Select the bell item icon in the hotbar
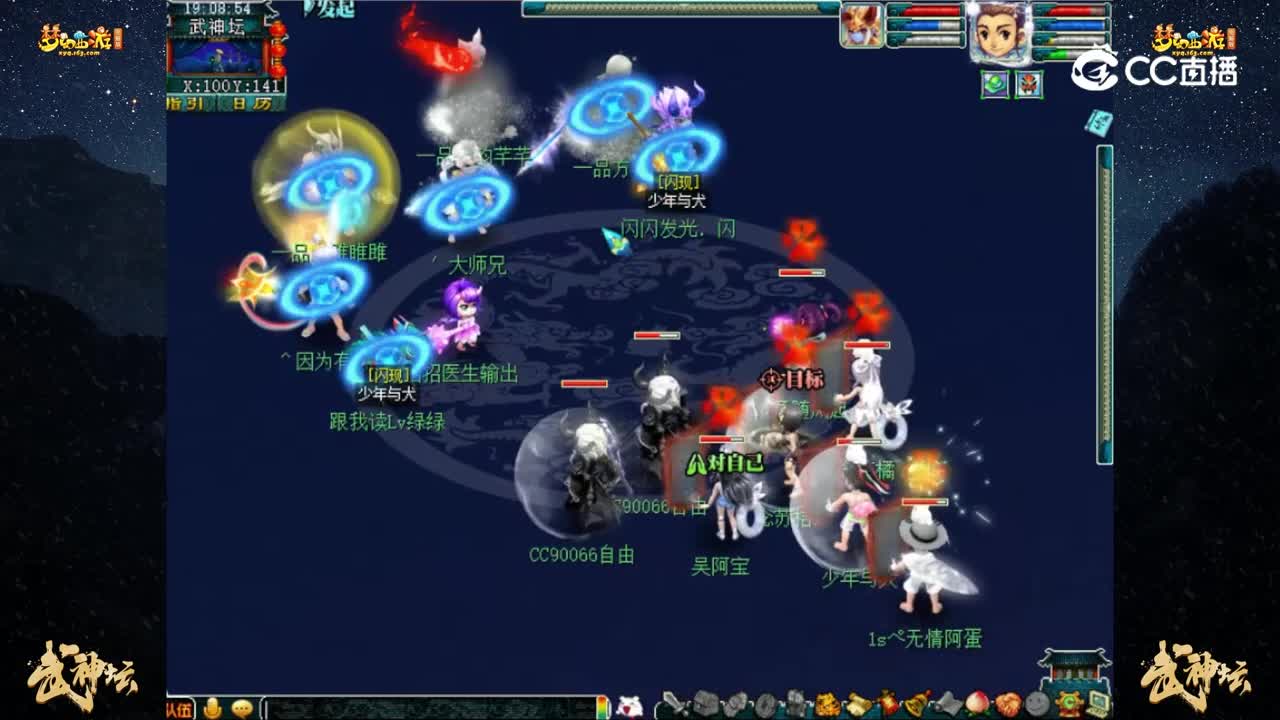Viewport: 1280px width, 720px height. (915, 705)
